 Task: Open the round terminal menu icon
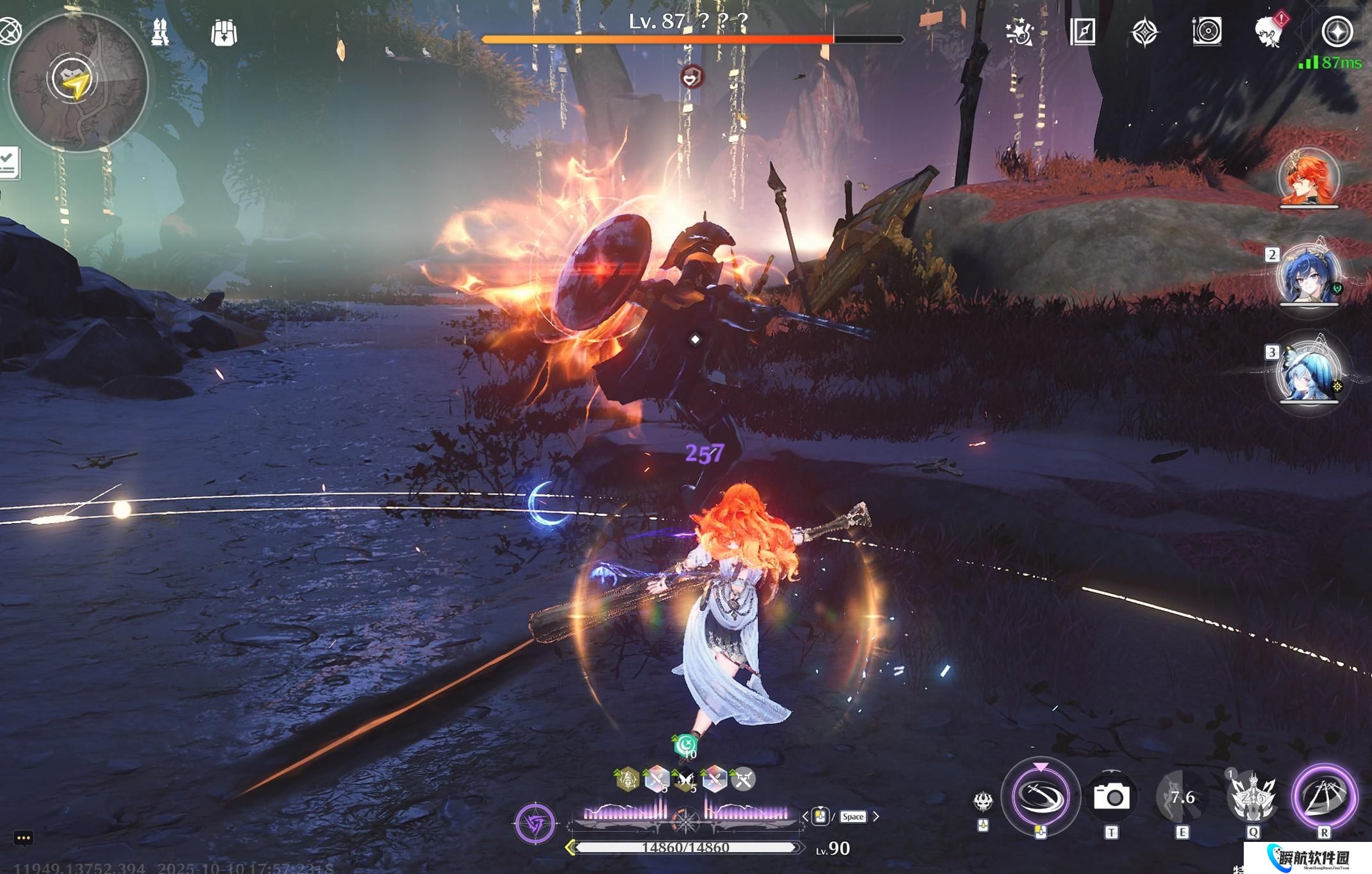[x=1337, y=31]
